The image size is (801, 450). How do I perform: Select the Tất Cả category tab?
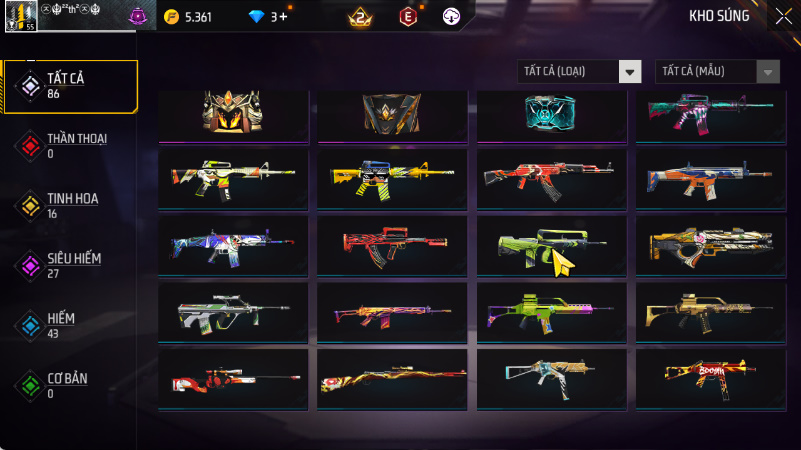(x=70, y=86)
